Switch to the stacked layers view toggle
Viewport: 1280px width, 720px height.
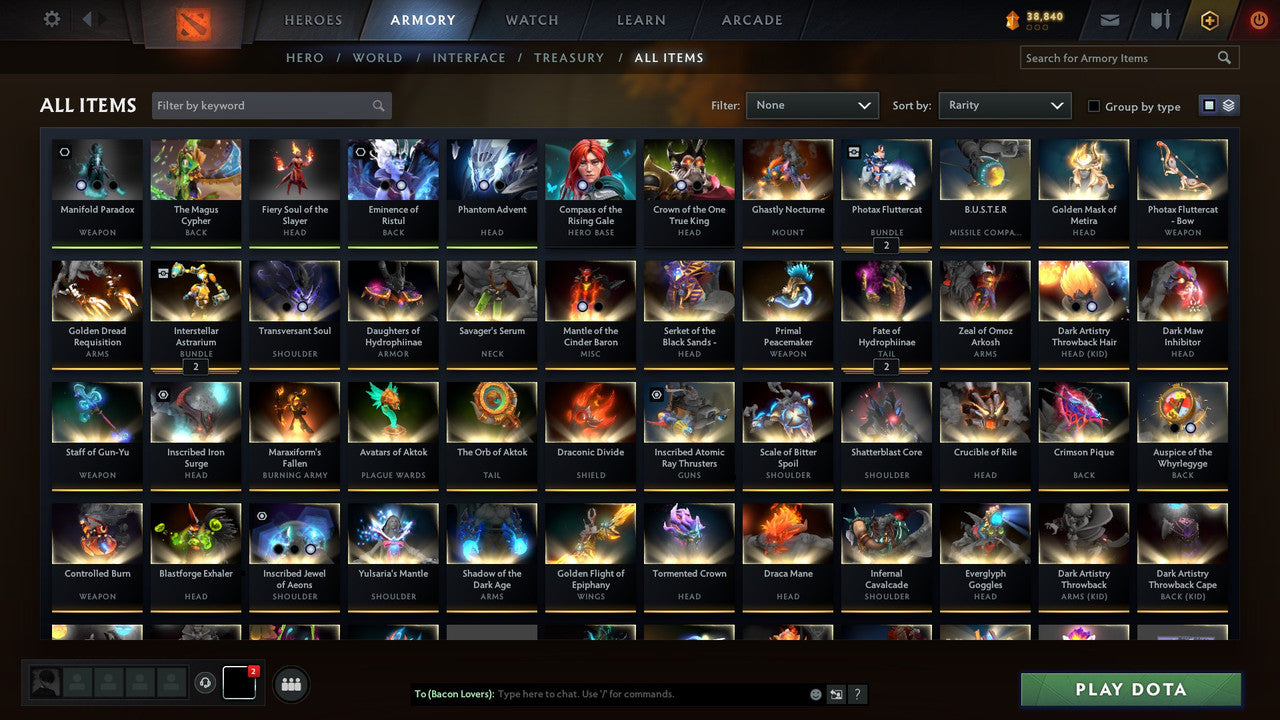point(1228,104)
